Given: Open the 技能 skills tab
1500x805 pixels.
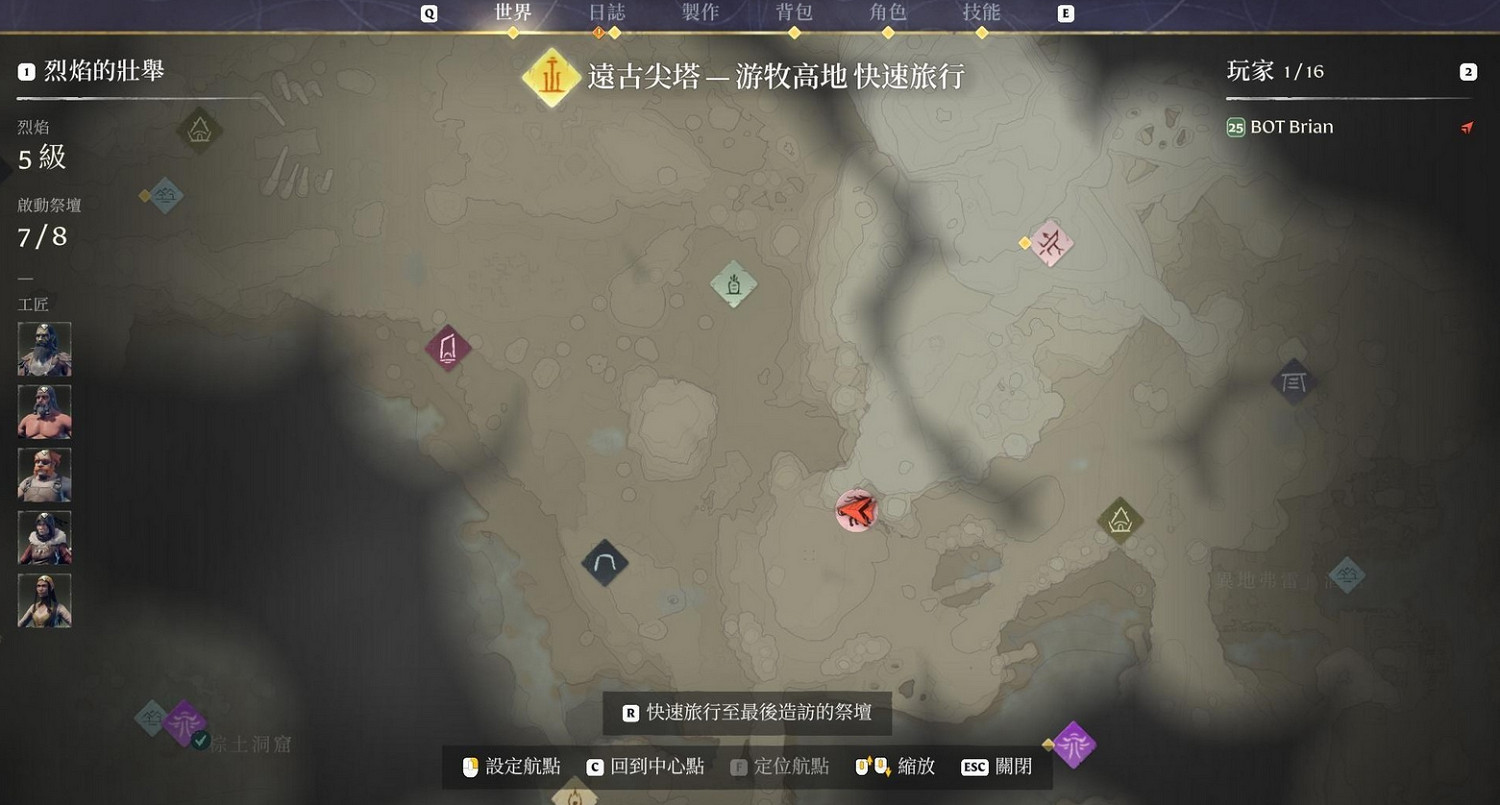Looking at the screenshot, I should coord(982,13).
